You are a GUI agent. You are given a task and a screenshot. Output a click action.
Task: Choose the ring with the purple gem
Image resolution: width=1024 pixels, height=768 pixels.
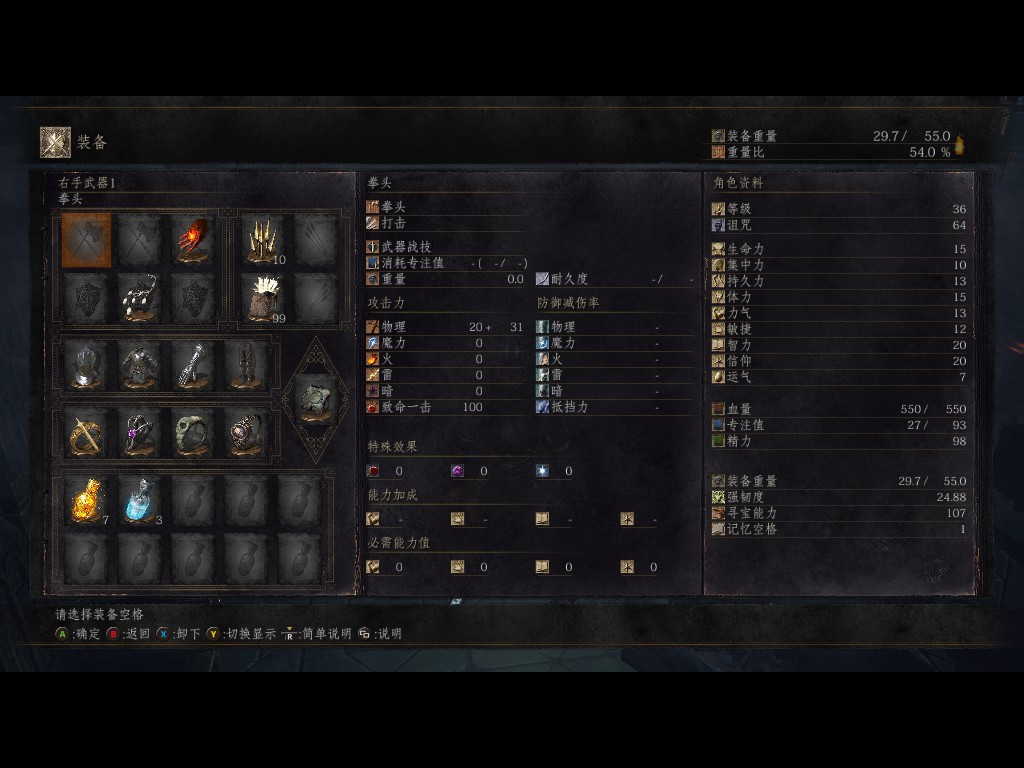coord(141,433)
